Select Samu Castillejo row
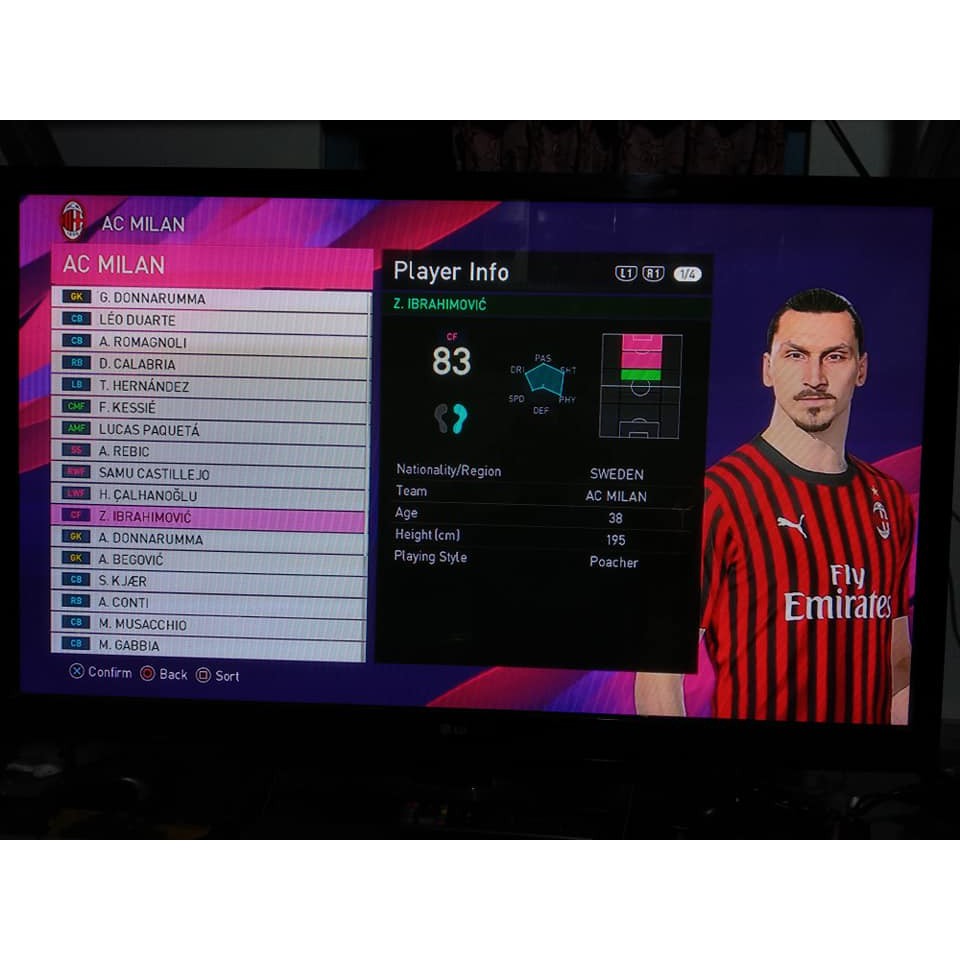 tap(211, 474)
